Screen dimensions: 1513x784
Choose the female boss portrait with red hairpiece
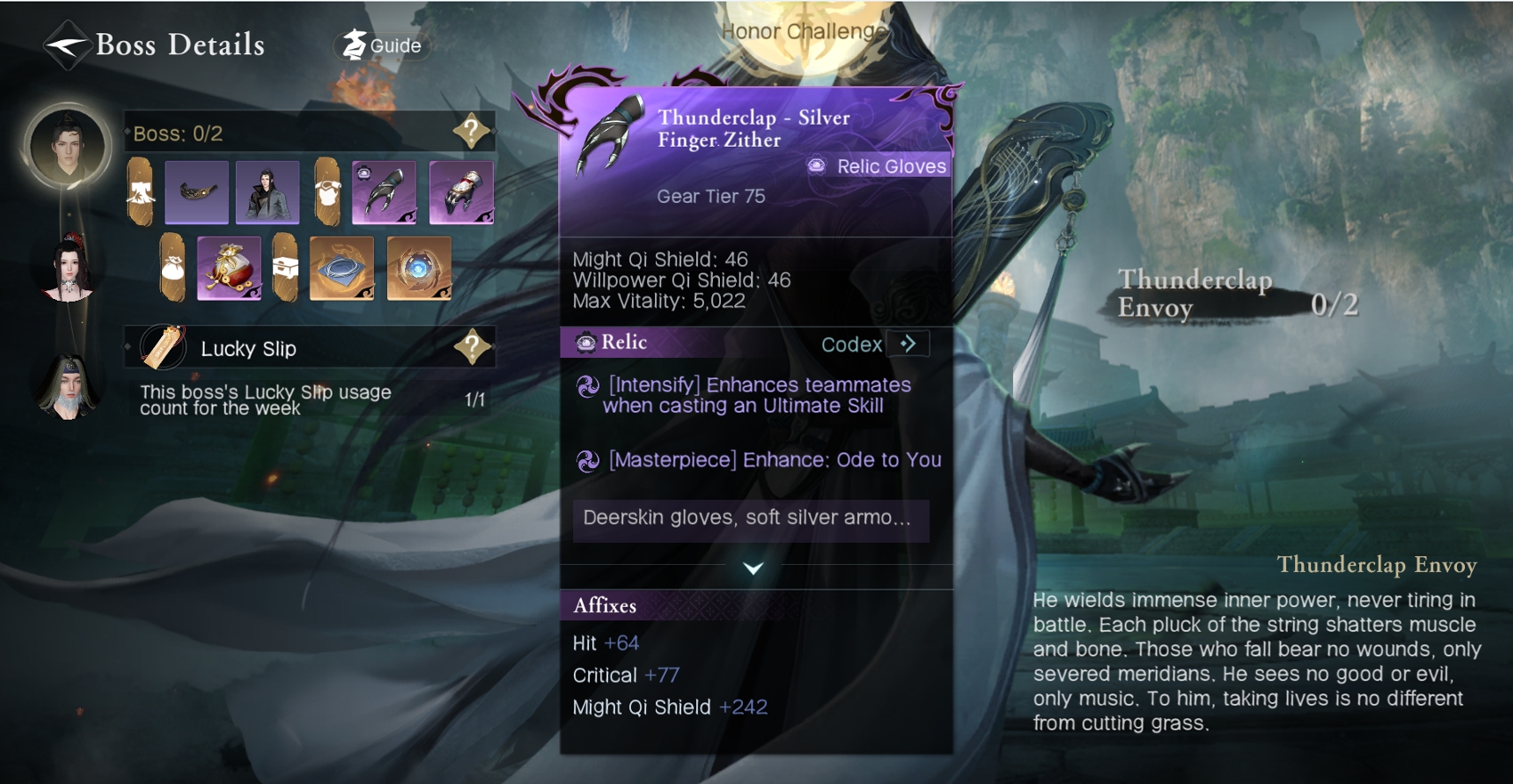click(69, 267)
